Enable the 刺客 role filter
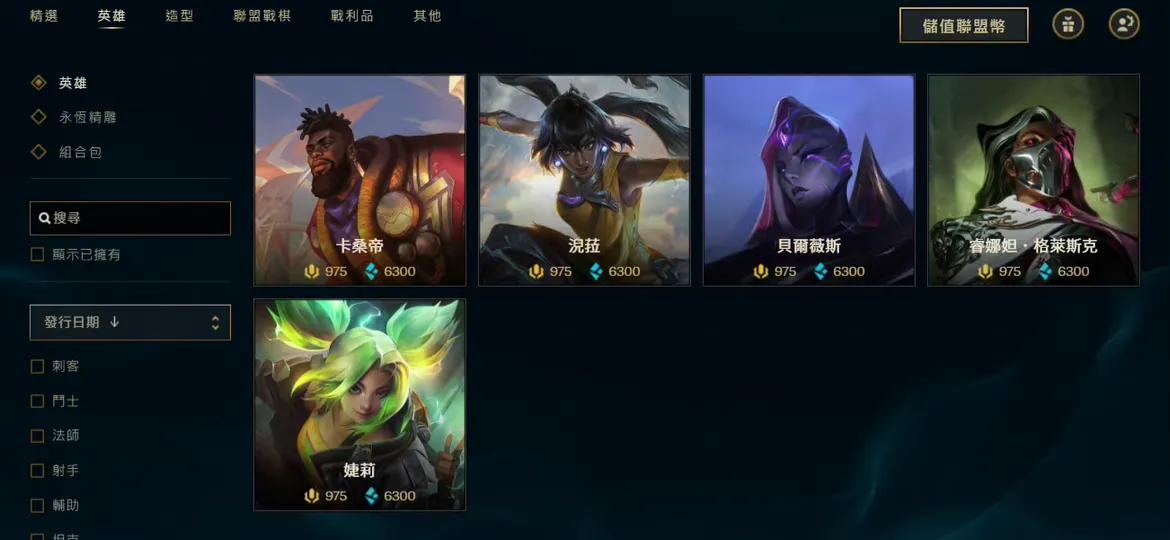1170x540 pixels. pyautogui.click(x=38, y=366)
